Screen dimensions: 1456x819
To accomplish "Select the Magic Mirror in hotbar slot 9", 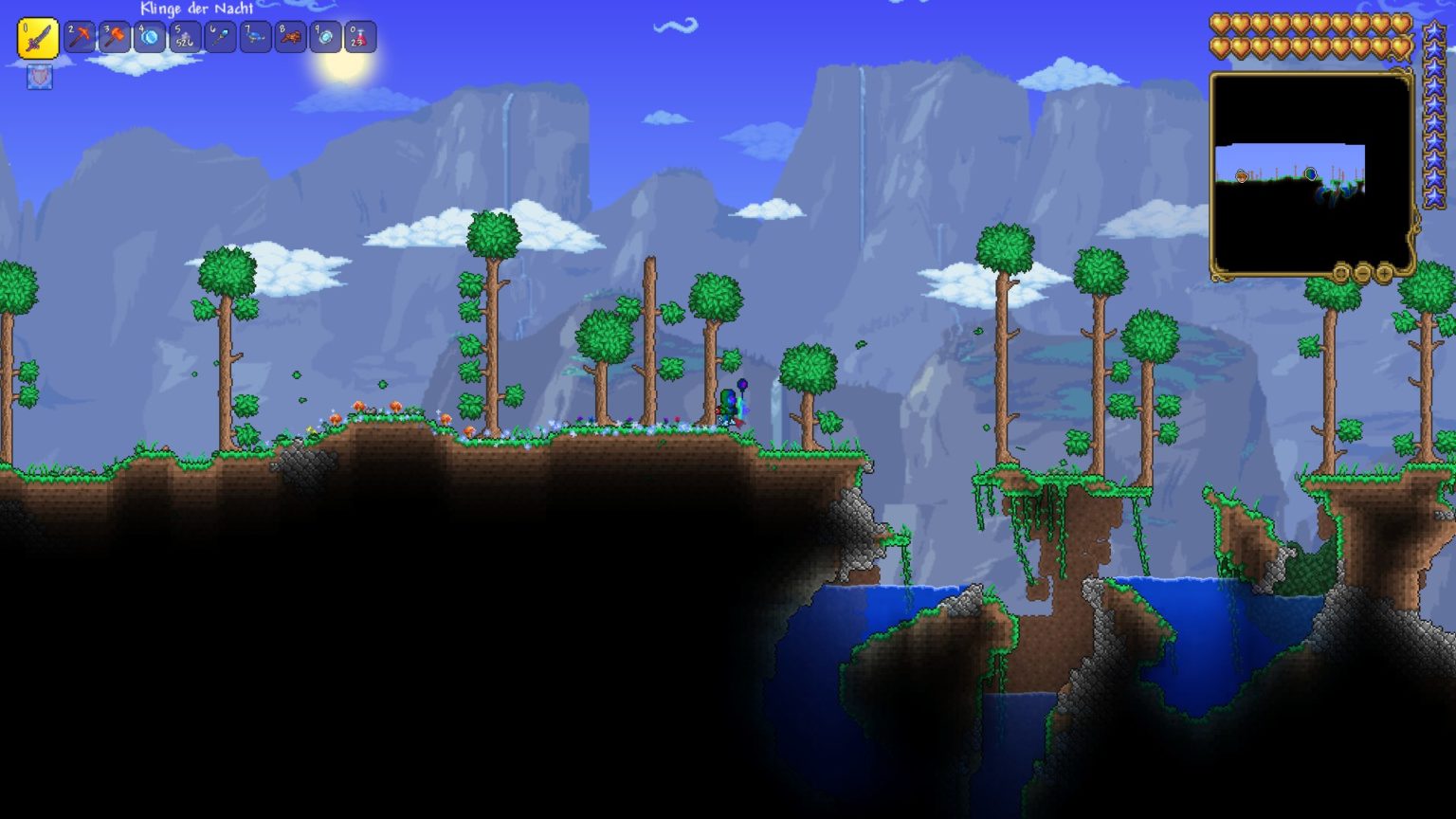I will [325, 38].
